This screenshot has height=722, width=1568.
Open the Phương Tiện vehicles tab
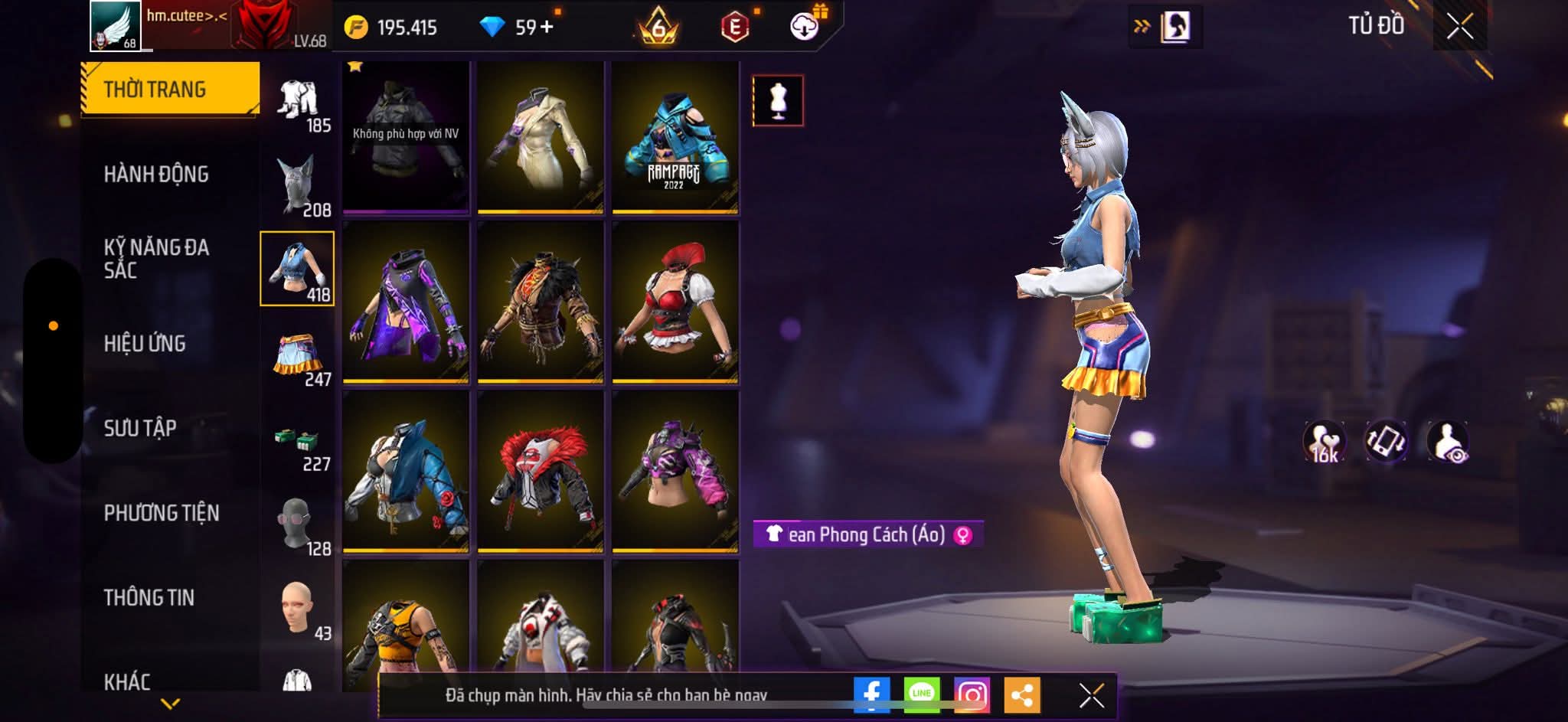coord(162,513)
